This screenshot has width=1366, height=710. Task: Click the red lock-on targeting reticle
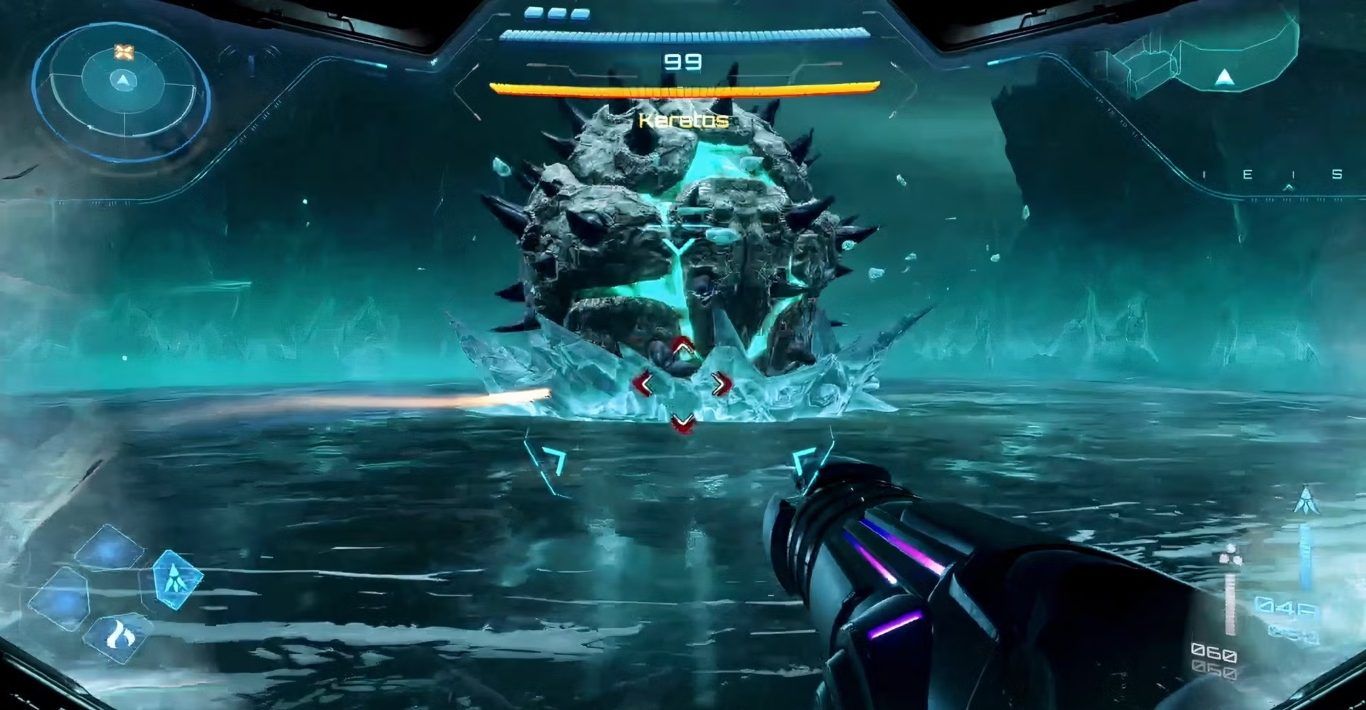coord(682,385)
